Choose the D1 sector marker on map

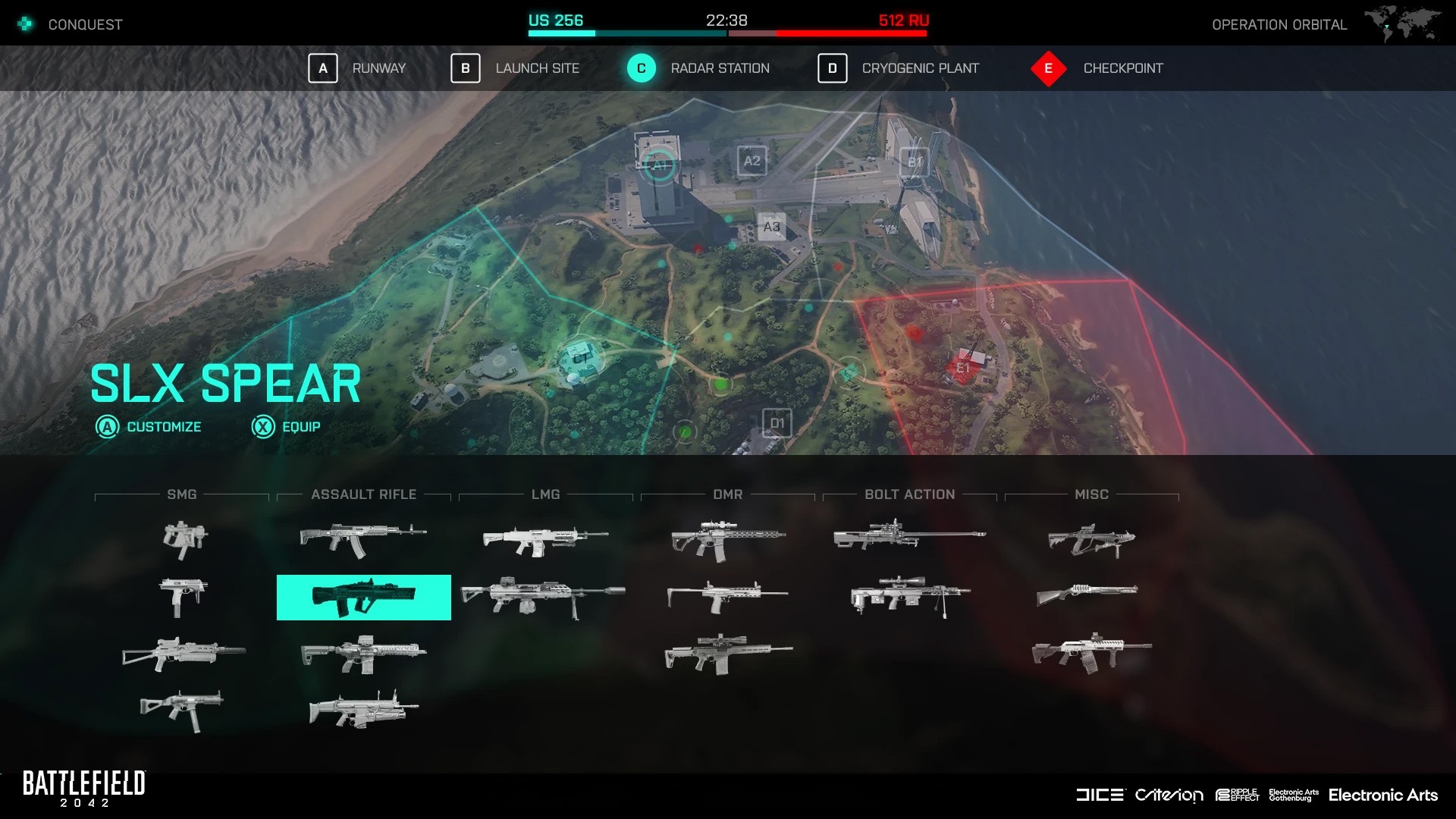coord(777,423)
